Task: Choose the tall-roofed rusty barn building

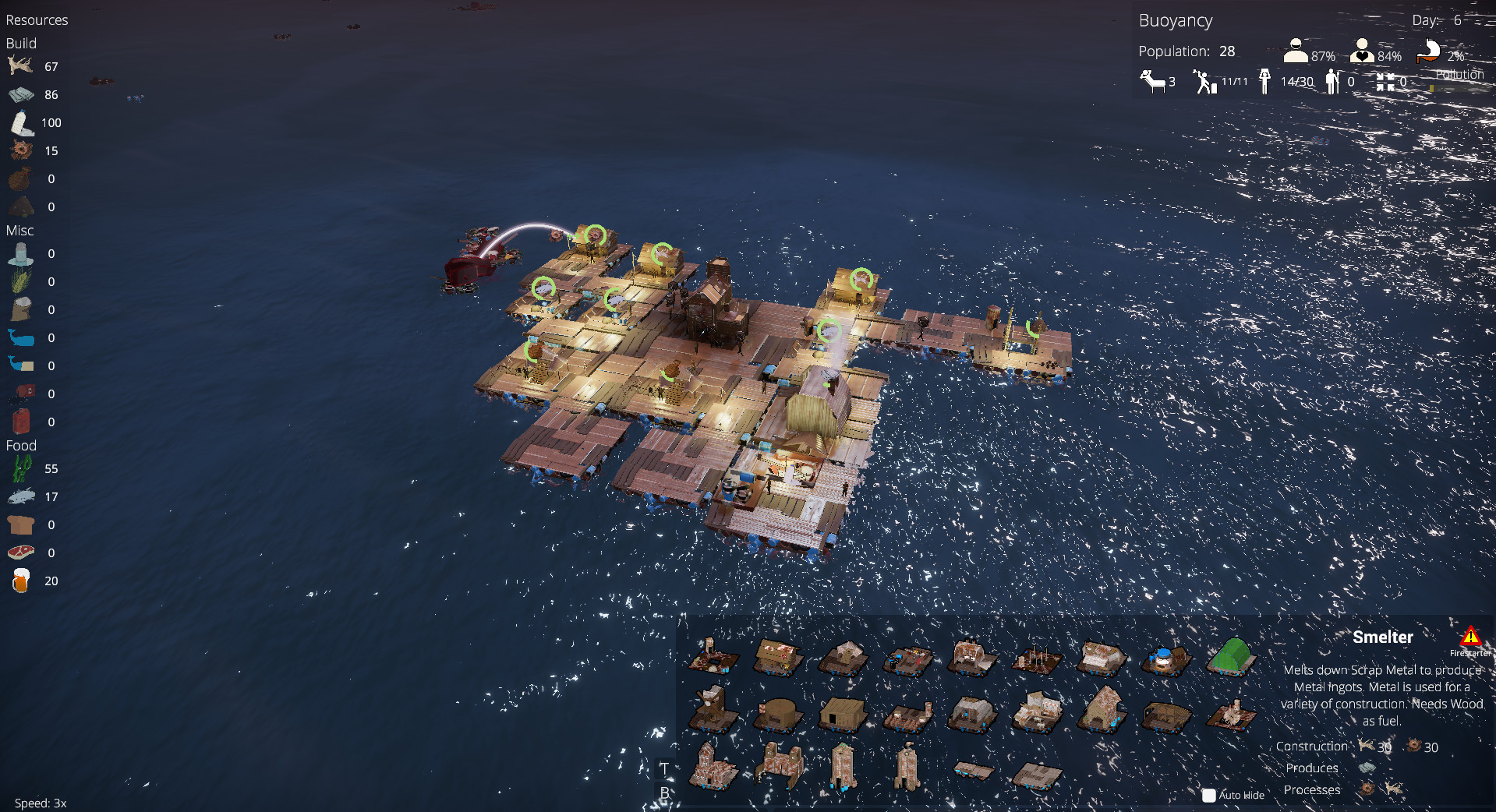Action: 1102,708
